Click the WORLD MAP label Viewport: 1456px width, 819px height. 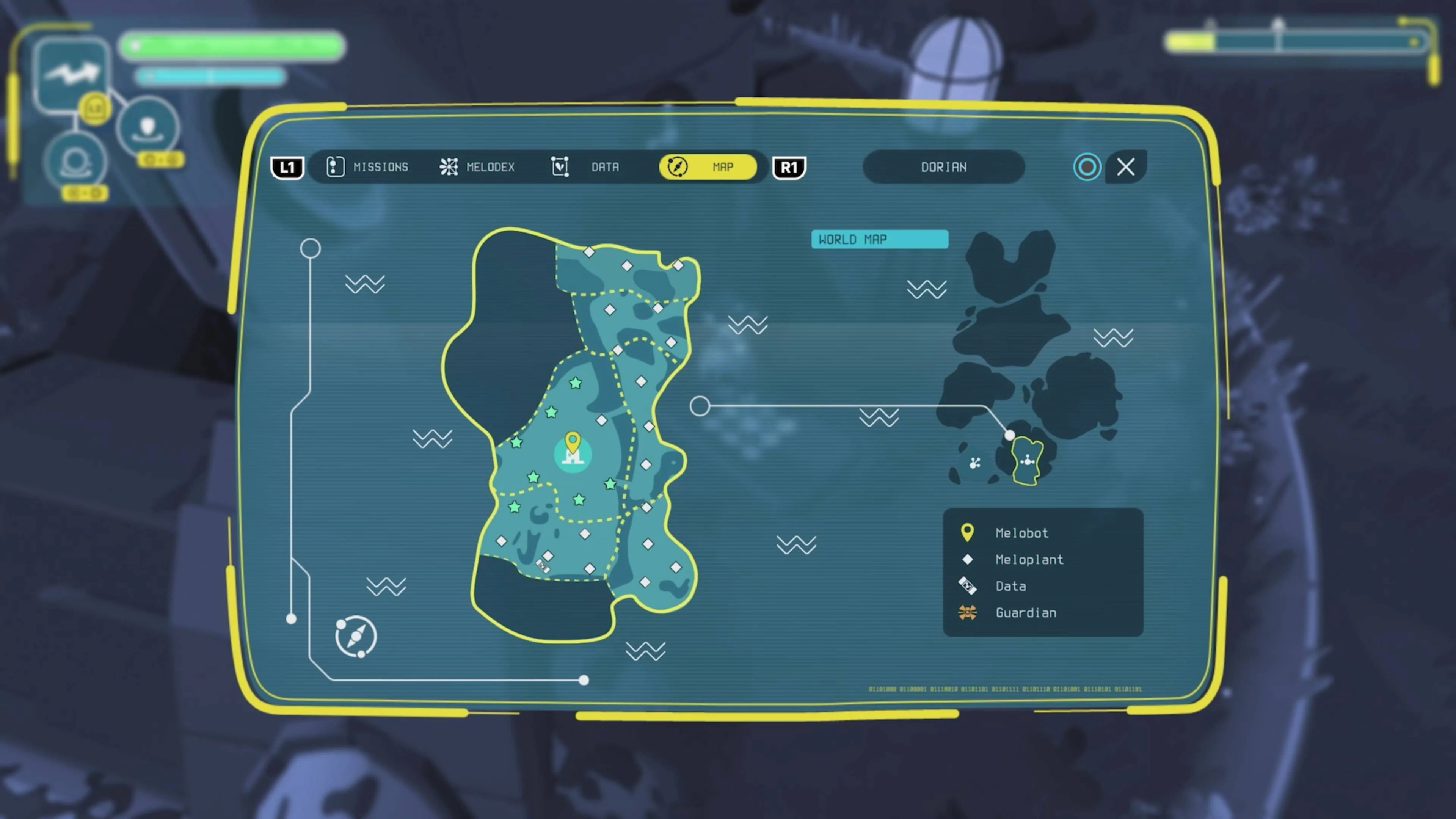(880, 239)
